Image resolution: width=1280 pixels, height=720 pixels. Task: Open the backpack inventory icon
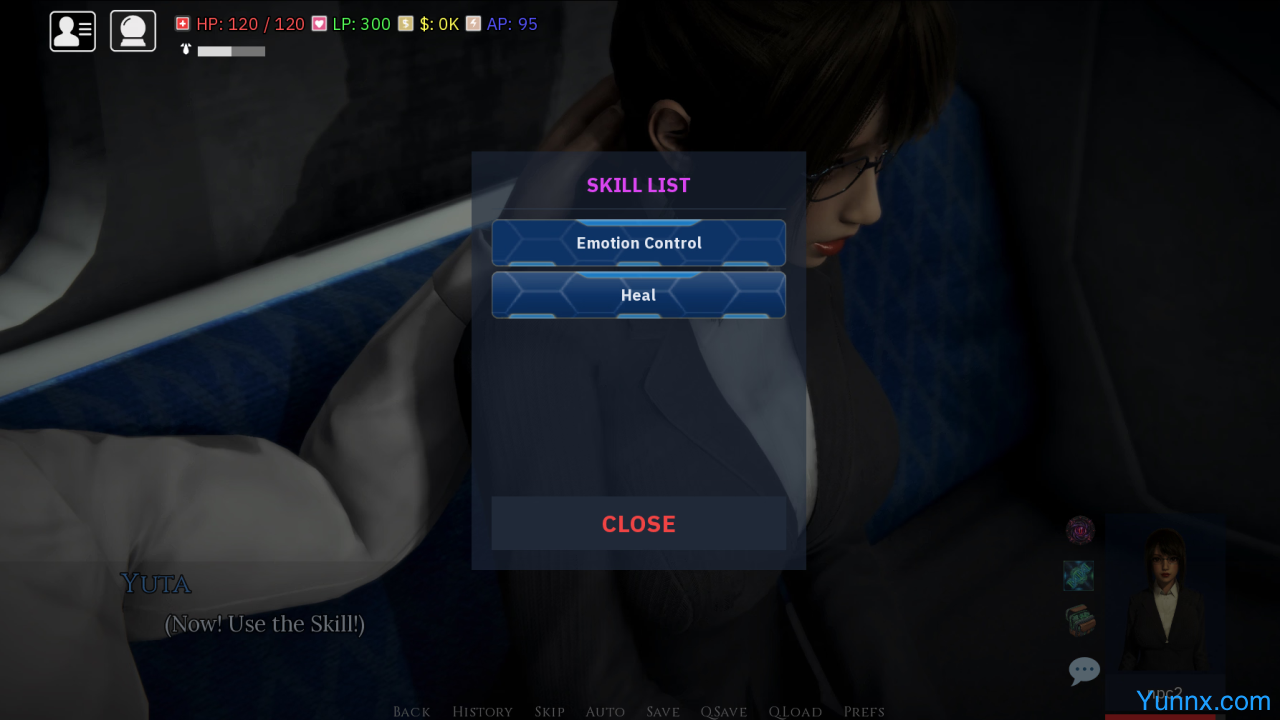(1080, 621)
